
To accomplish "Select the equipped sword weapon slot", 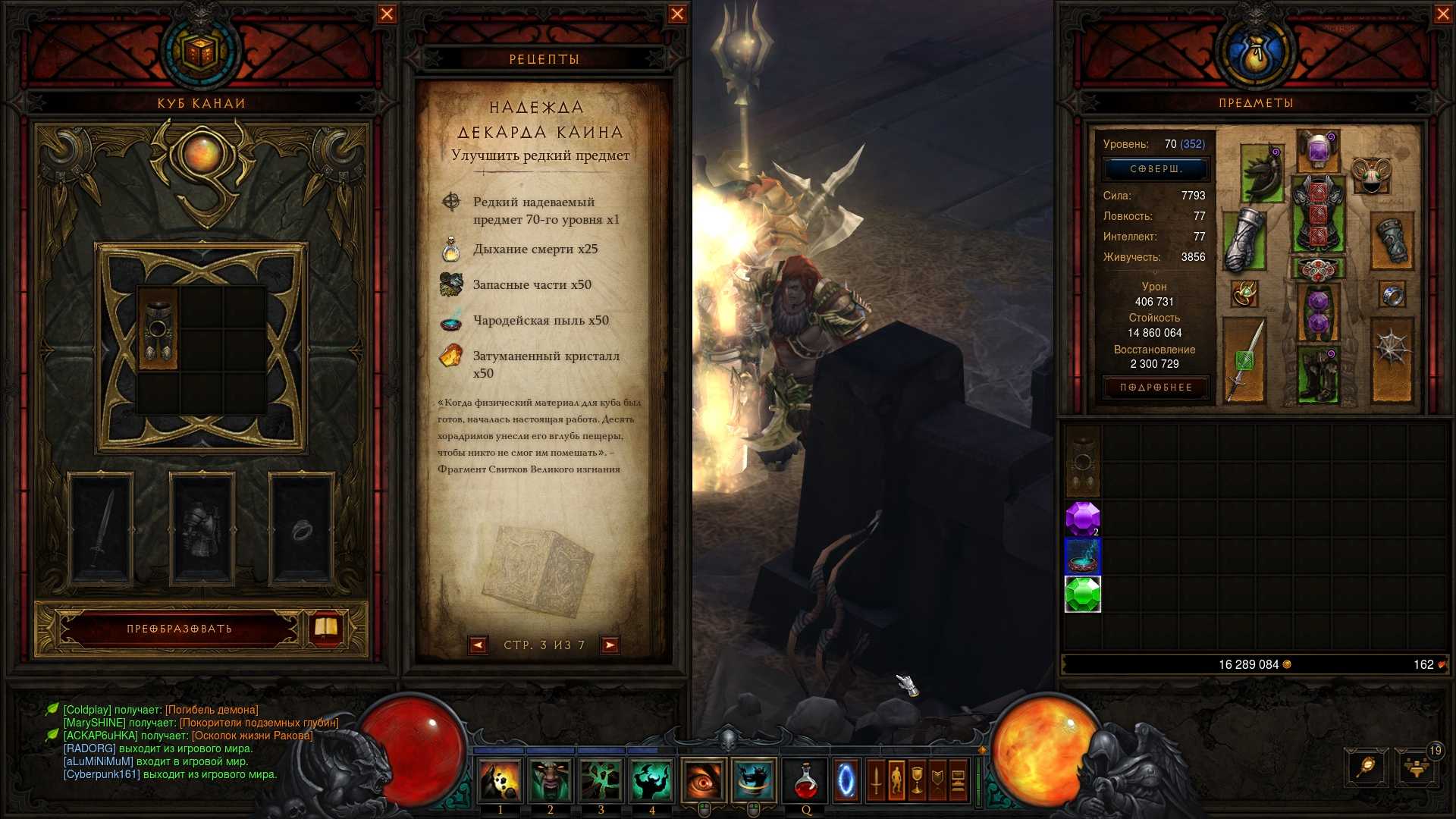I will point(1244,359).
